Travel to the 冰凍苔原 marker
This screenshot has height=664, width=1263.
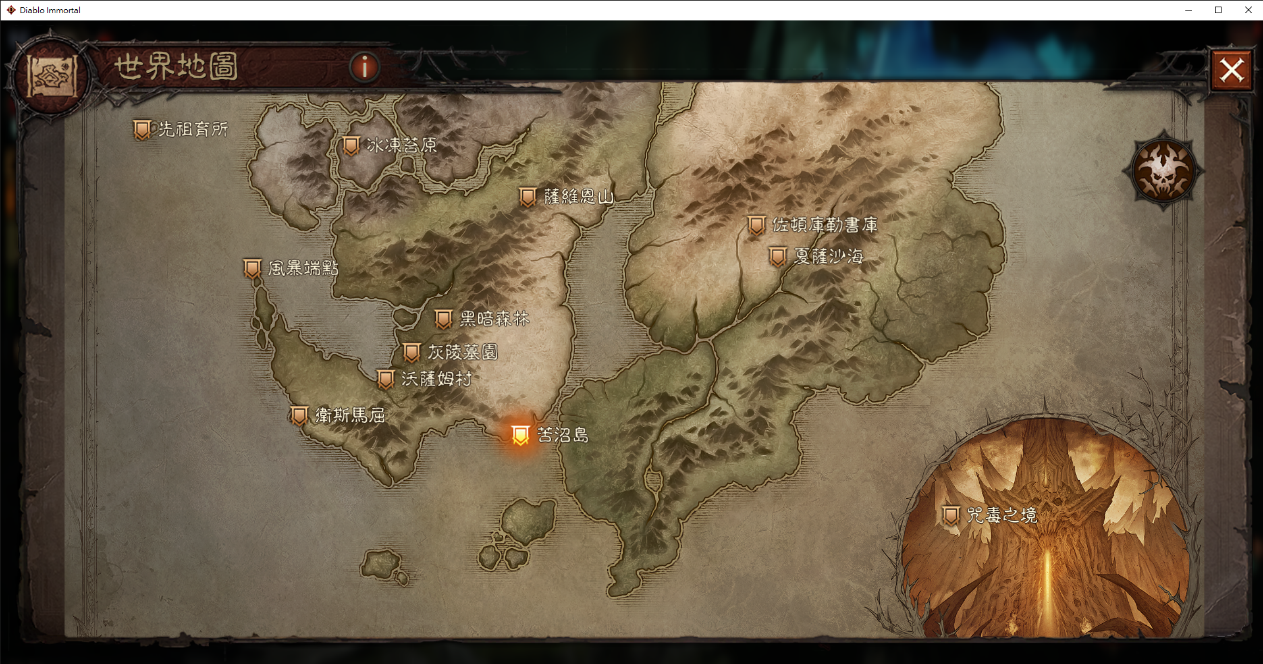pyautogui.click(x=351, y=145)
